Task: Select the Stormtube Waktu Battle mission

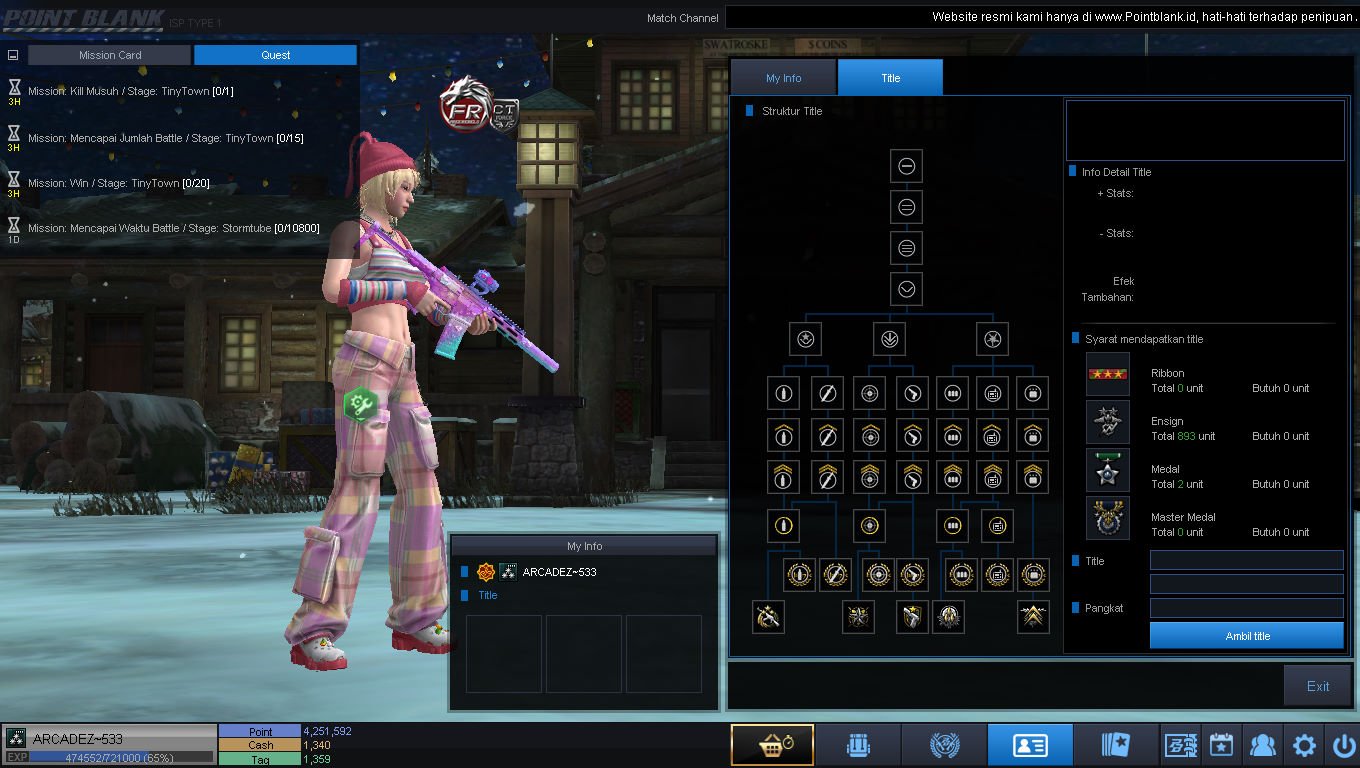Action: (x=174, y=228)
